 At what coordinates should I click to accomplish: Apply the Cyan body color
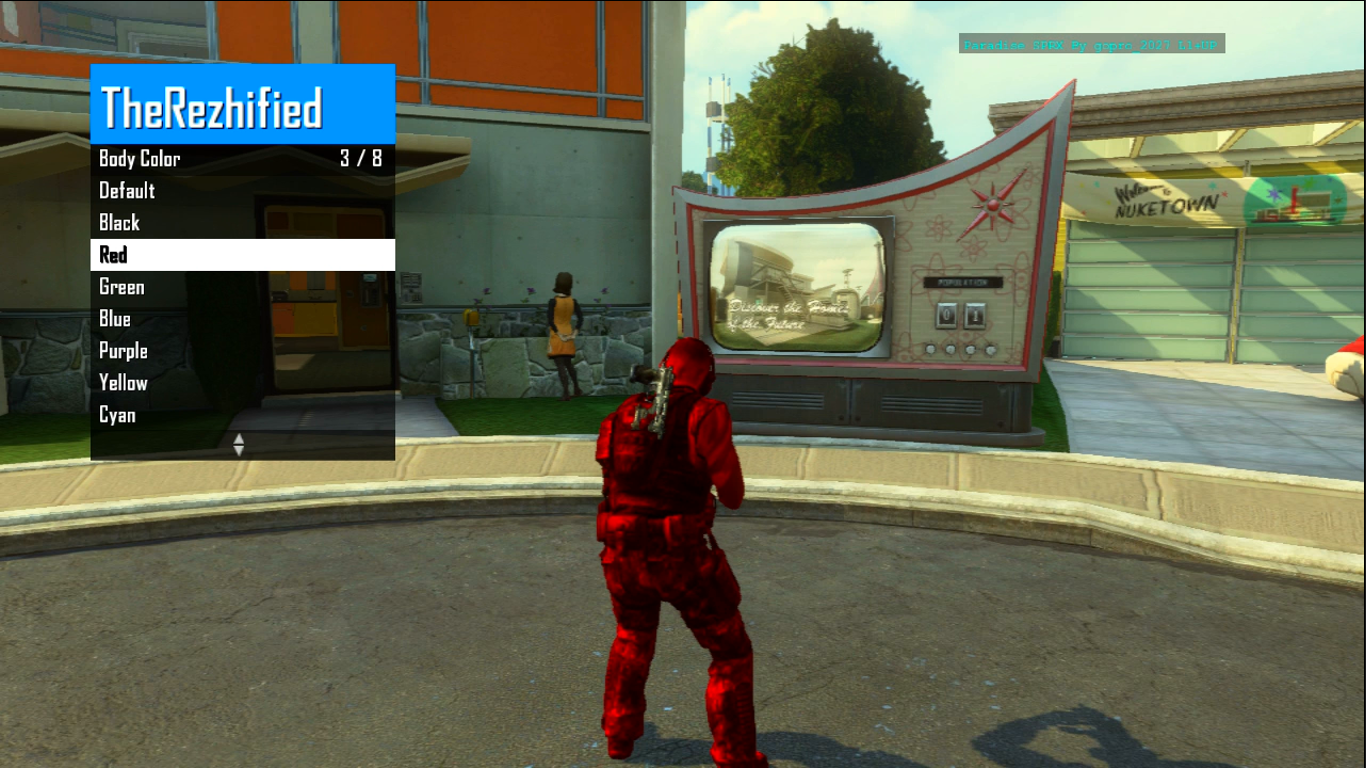click(118, 415)
